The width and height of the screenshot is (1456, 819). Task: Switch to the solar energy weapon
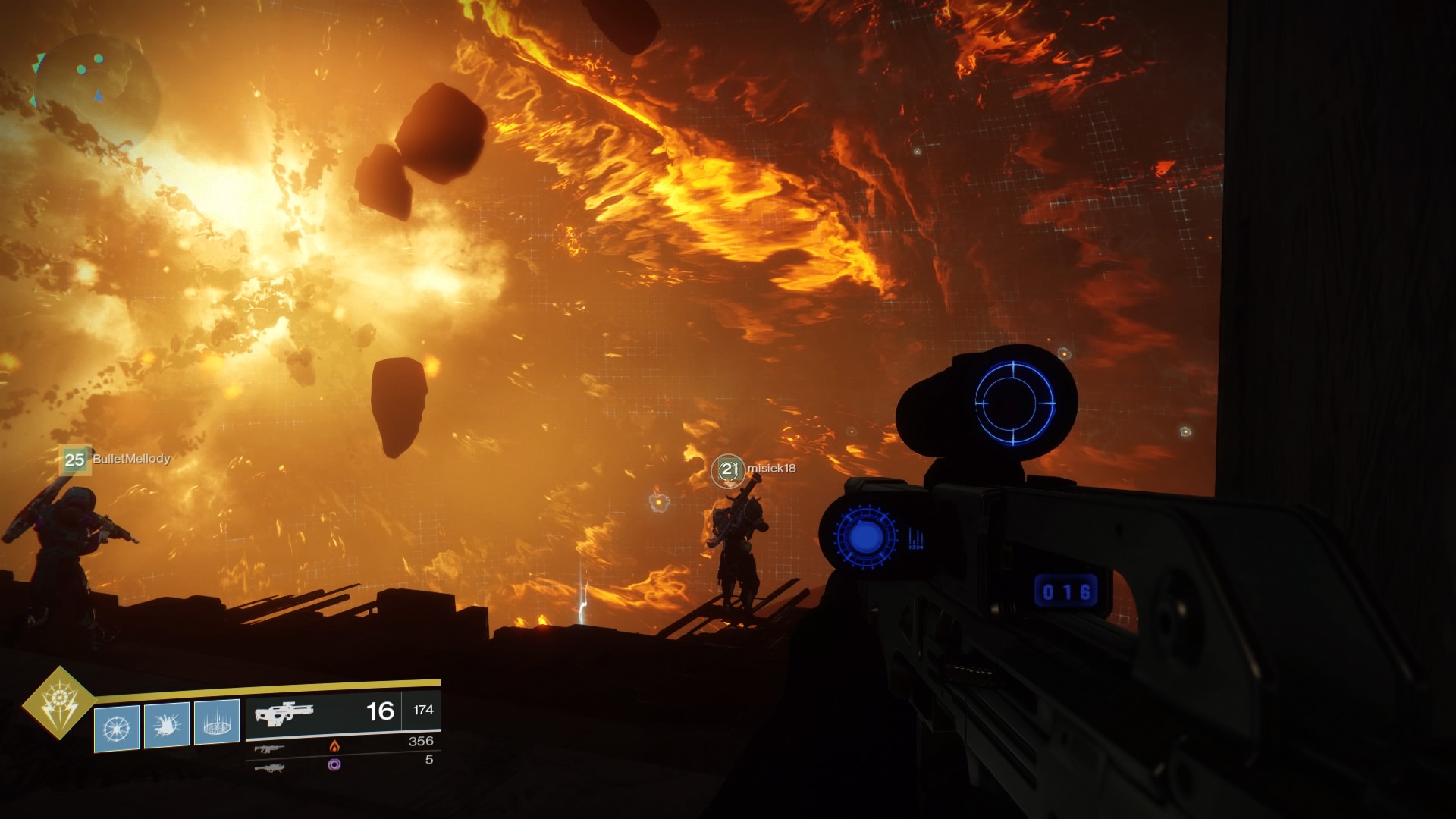pyautogui.click(x=269, y=748)
